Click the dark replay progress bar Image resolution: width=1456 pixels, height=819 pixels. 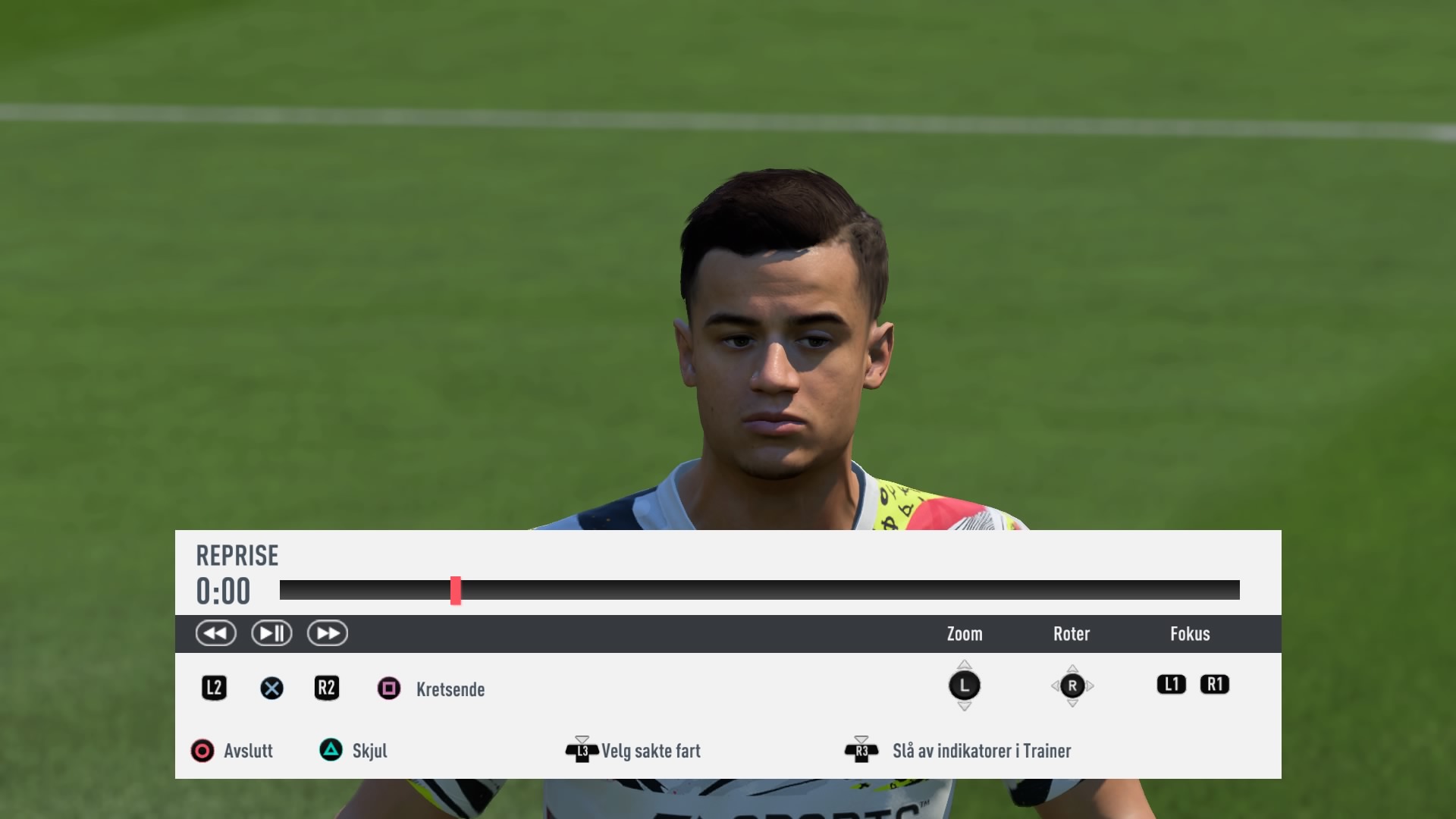coord(834,590)
